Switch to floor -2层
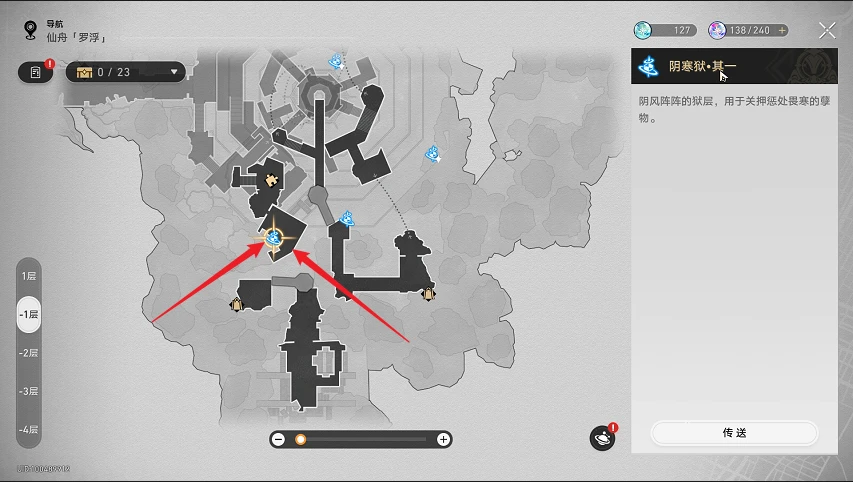Screen dimensions: 853x482 [x=29, y=353]
